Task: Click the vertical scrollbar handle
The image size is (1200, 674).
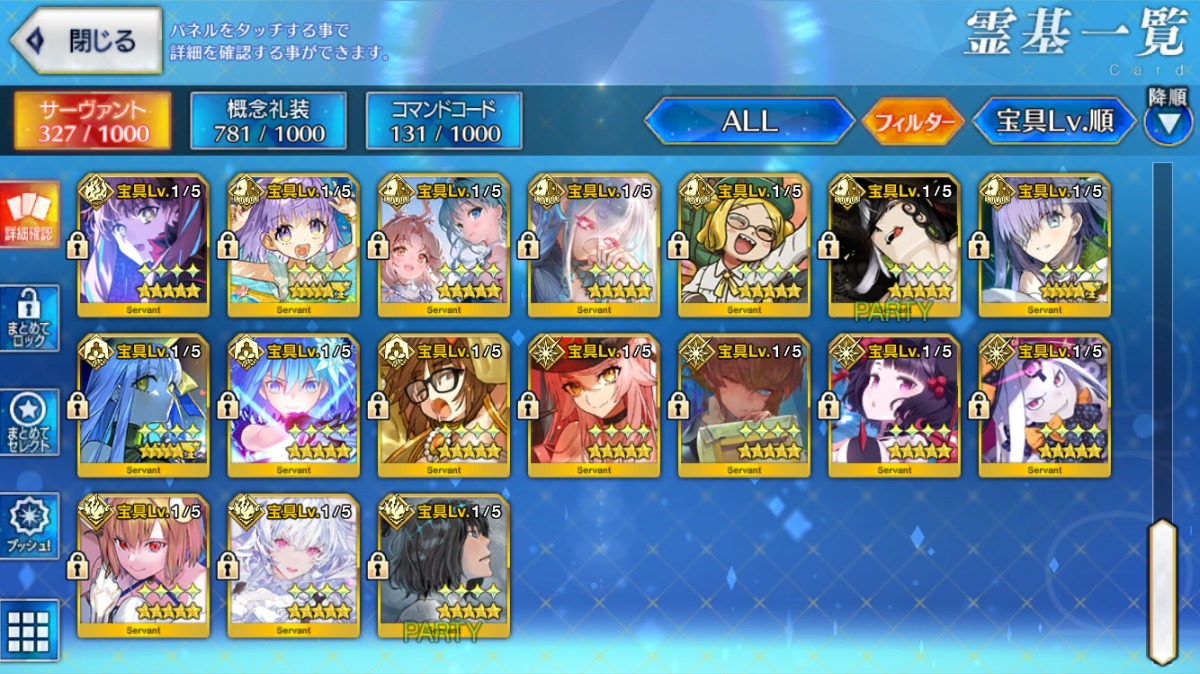Action: pos(1162,590)
